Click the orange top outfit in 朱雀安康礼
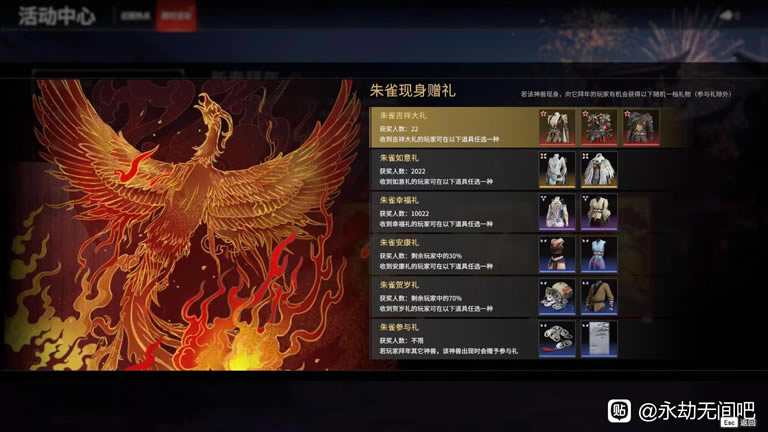 (x=557, y=254)
